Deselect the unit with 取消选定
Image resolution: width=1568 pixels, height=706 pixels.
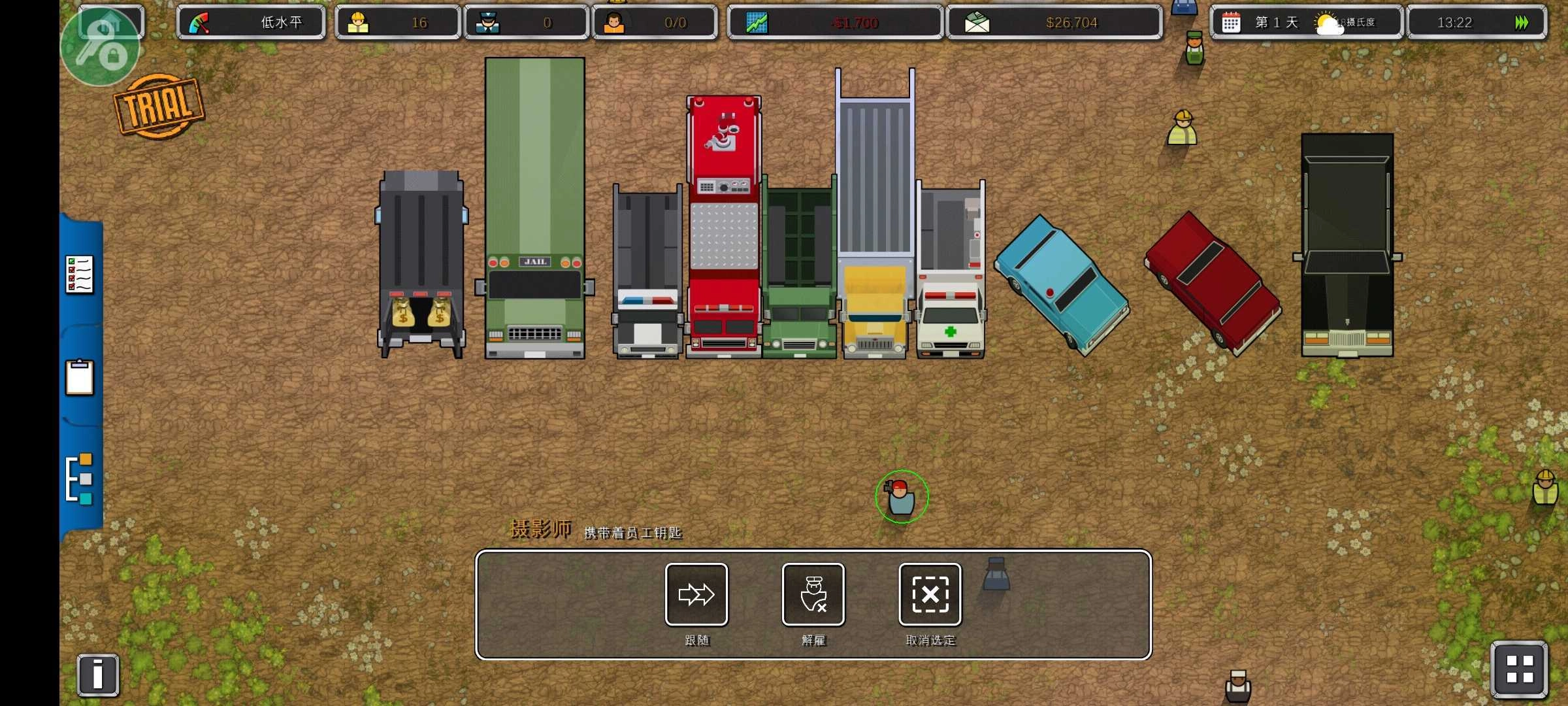(930, 594)
